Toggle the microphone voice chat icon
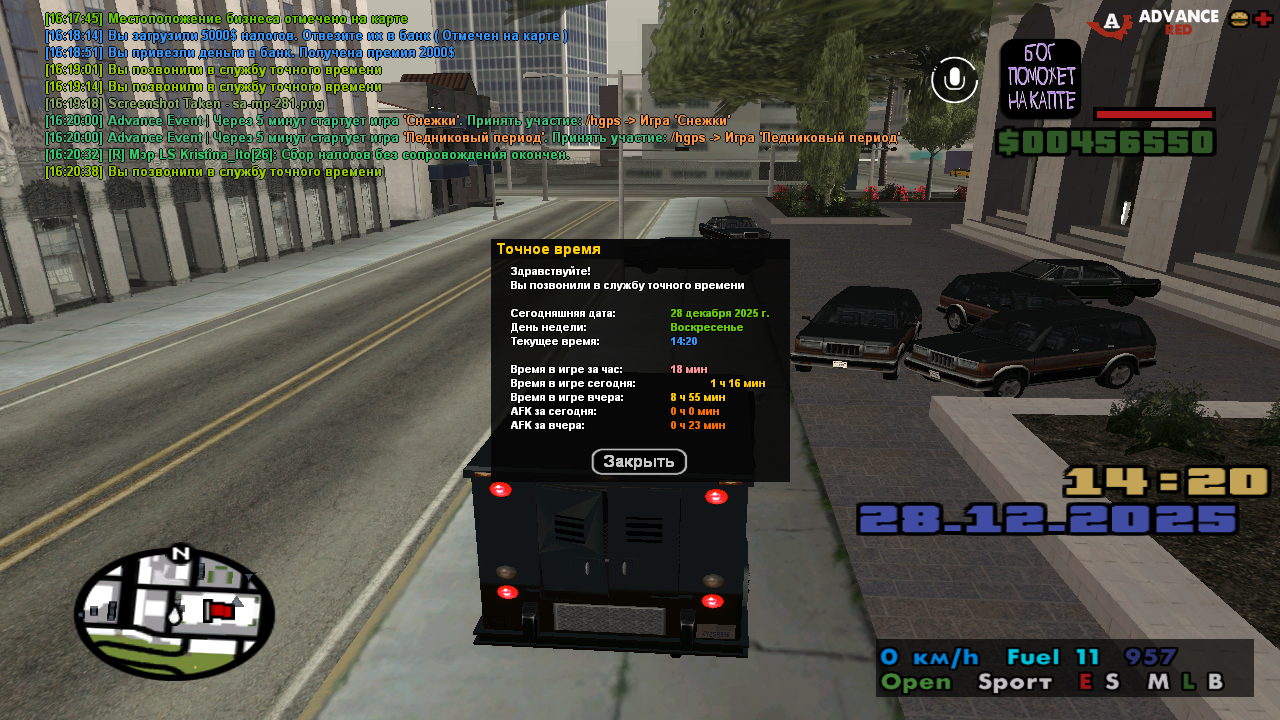The image size is (1280, 720). (954, 80)
